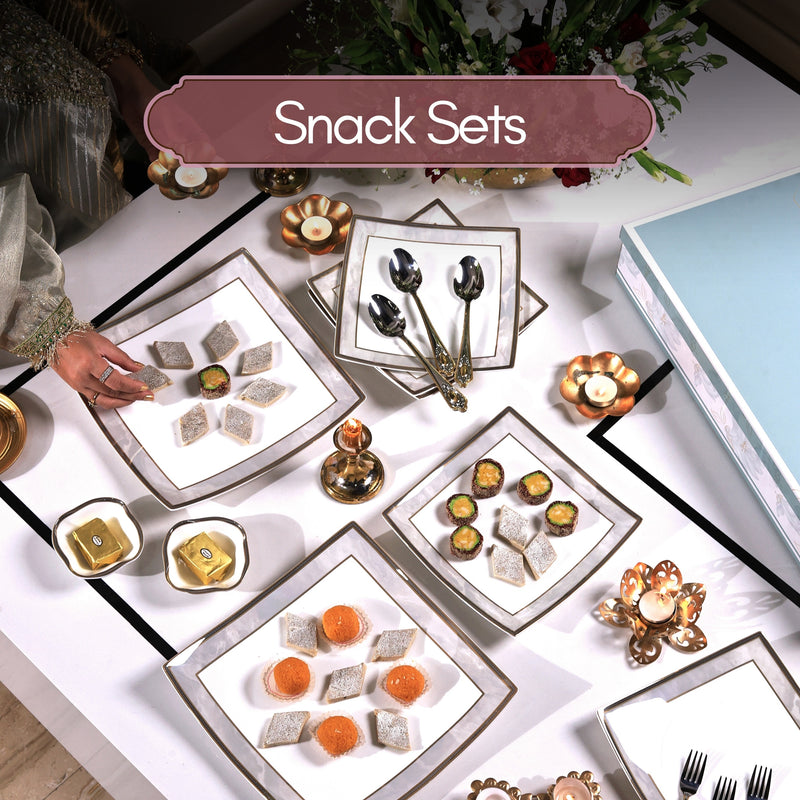
Task: Open the Snack Sets category banner
Action: pos(400,124)
